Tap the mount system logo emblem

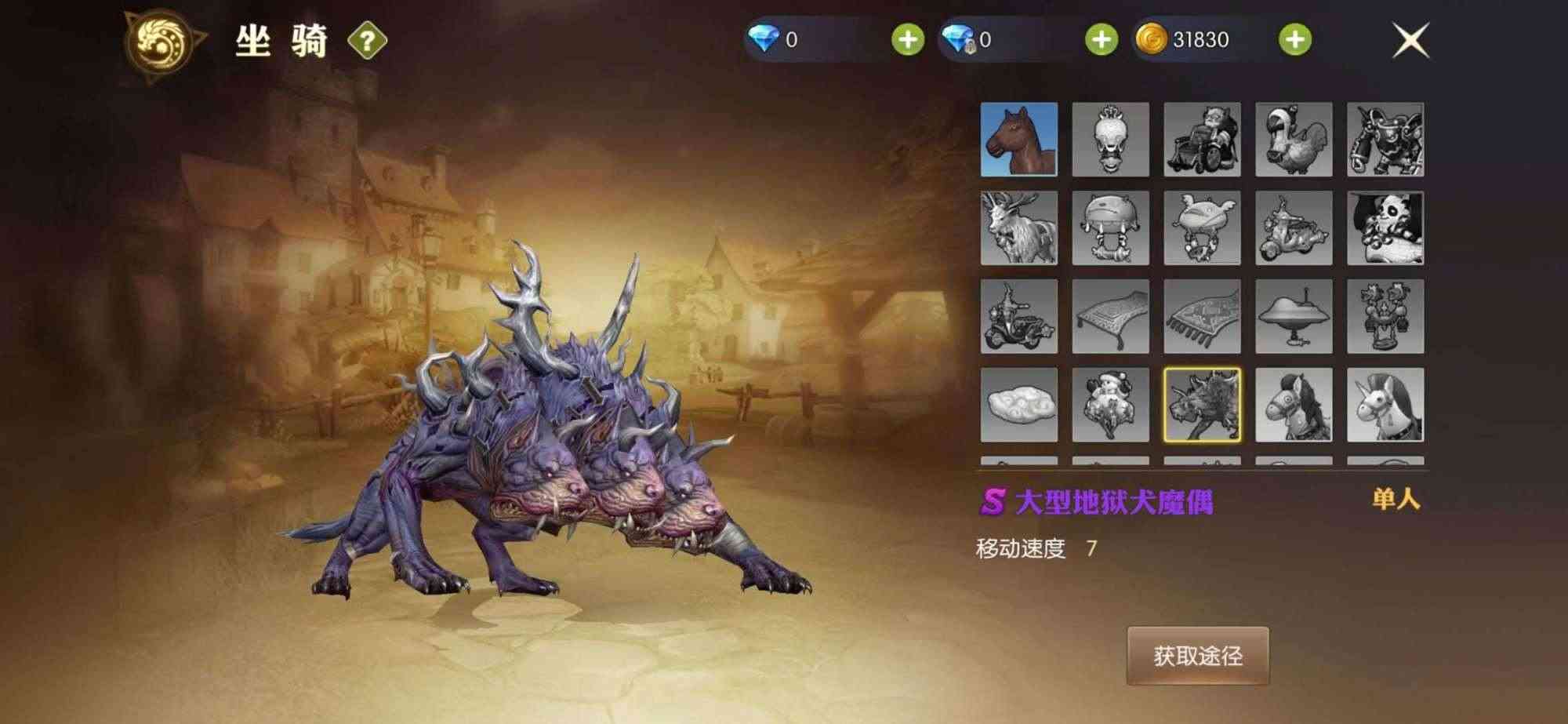point(162,38)
